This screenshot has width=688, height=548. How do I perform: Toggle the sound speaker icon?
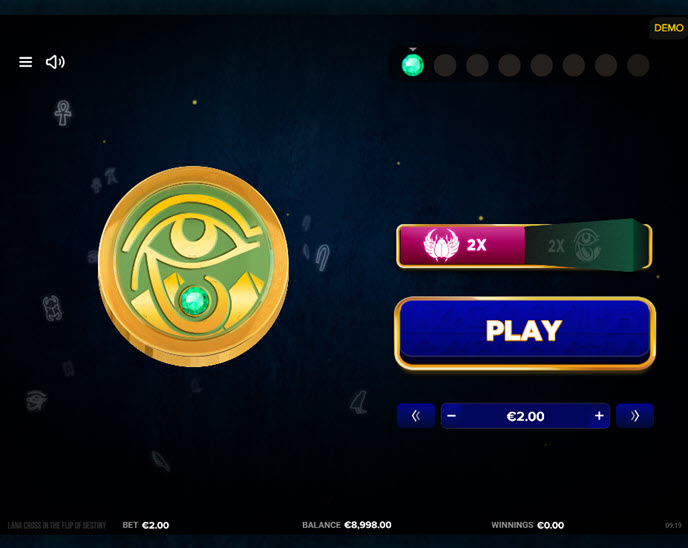[55, 62]
